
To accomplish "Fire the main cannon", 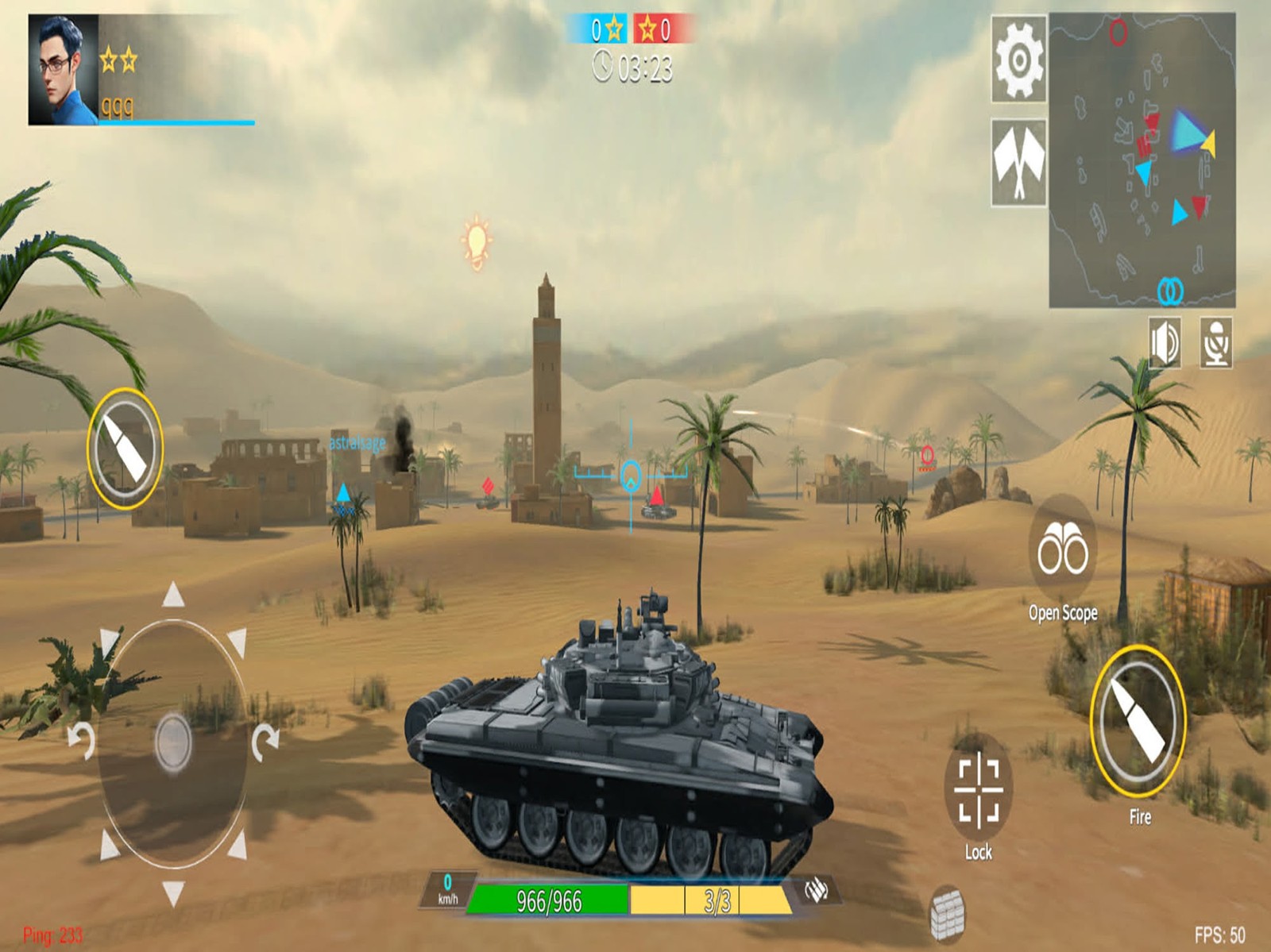I will (1138, 721).
